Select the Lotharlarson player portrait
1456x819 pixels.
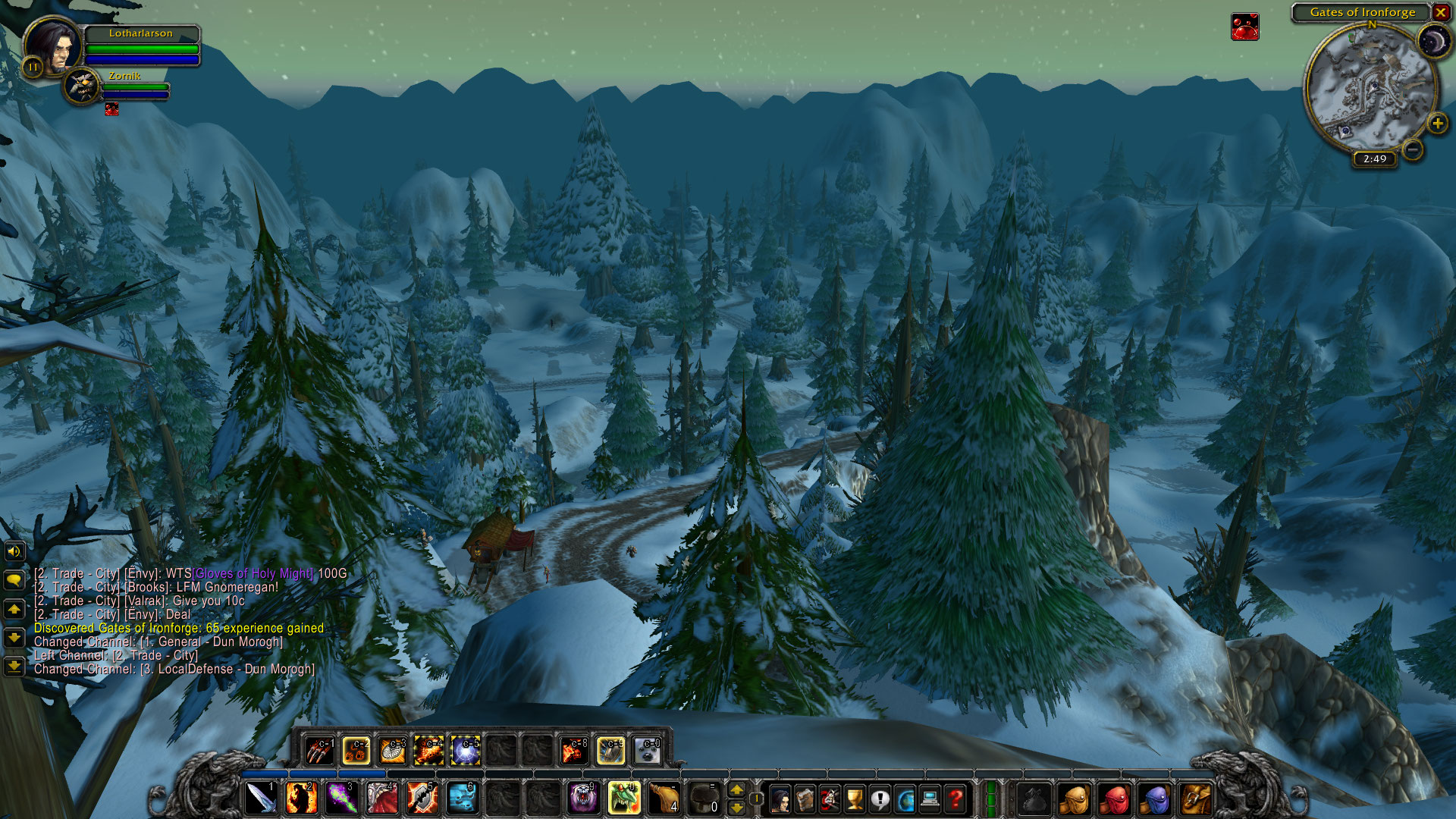[53, 46]
